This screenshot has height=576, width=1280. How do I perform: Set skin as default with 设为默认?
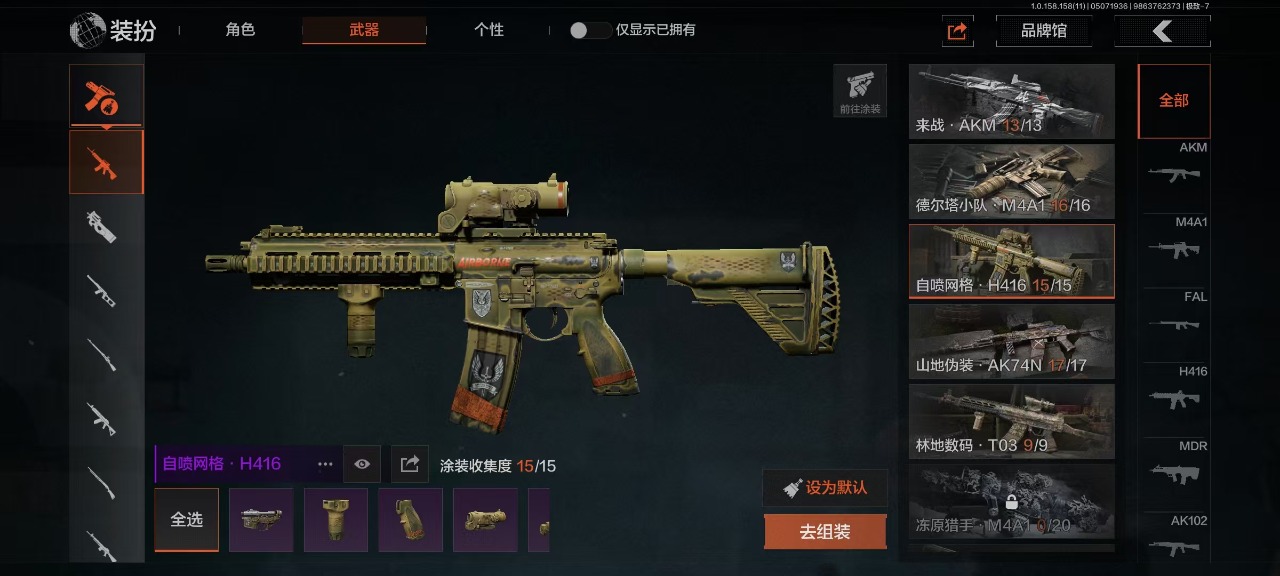pos(825,488)
